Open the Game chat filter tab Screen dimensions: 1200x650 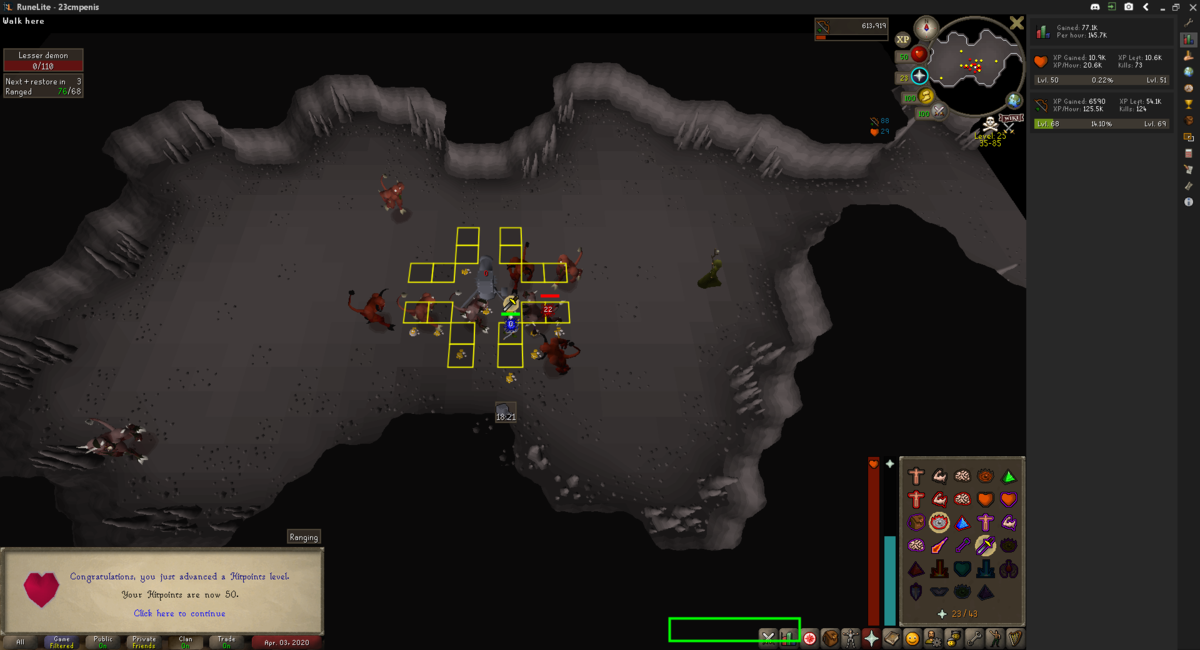[x=61, y=641]
